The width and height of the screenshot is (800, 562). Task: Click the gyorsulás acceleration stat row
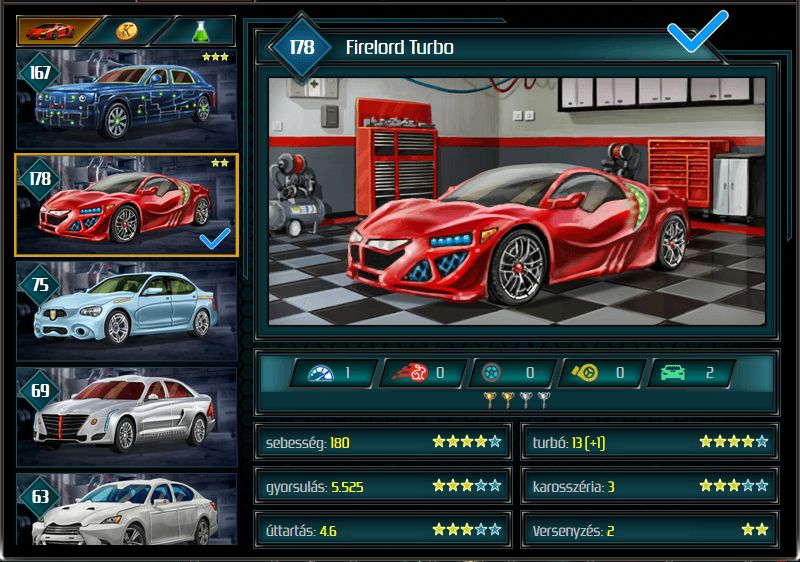click(x=382, y=486)
